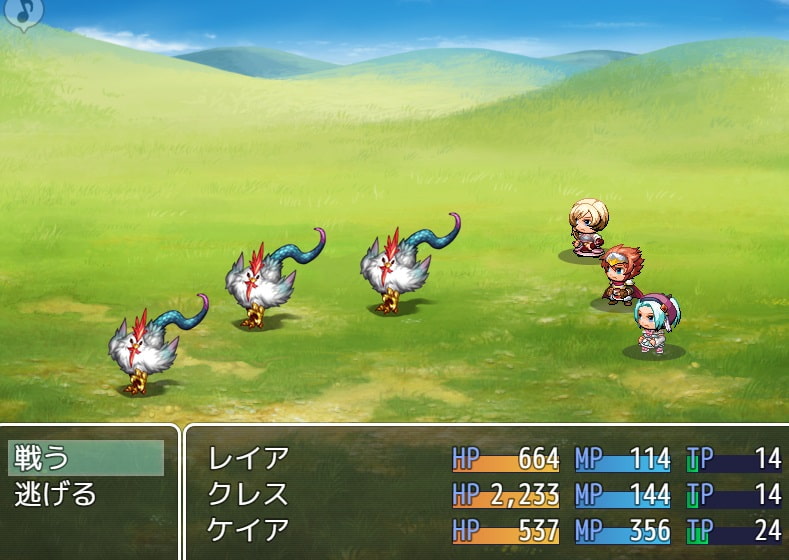
Task: Pick クレス row in the party status
Action: (248, 494)
